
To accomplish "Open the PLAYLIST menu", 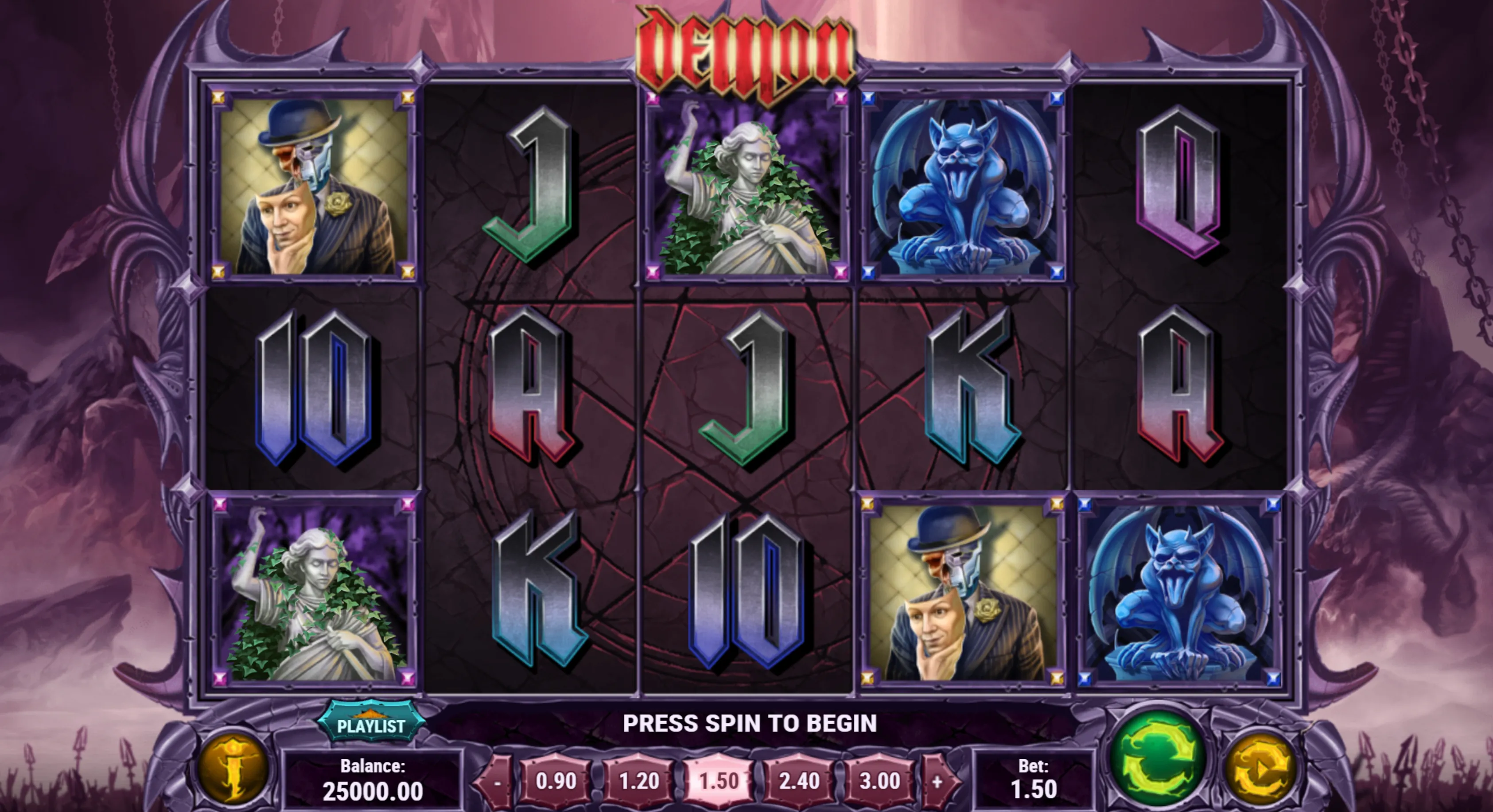I will pos(371,724).
